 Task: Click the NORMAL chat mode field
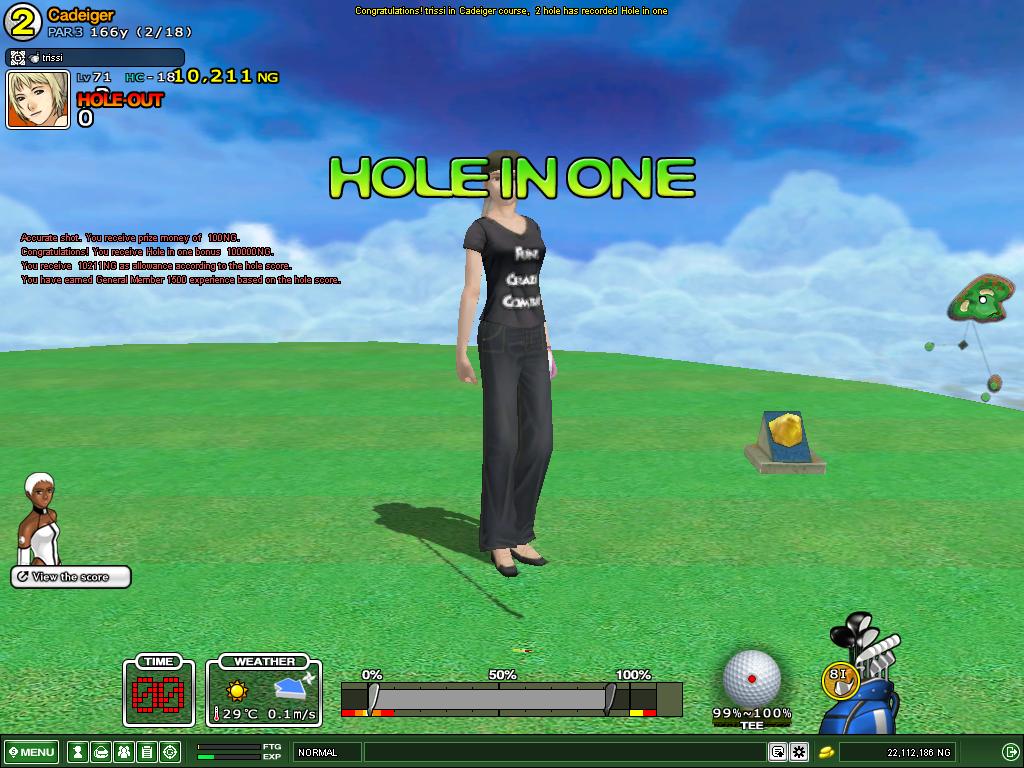pos(326,752)
